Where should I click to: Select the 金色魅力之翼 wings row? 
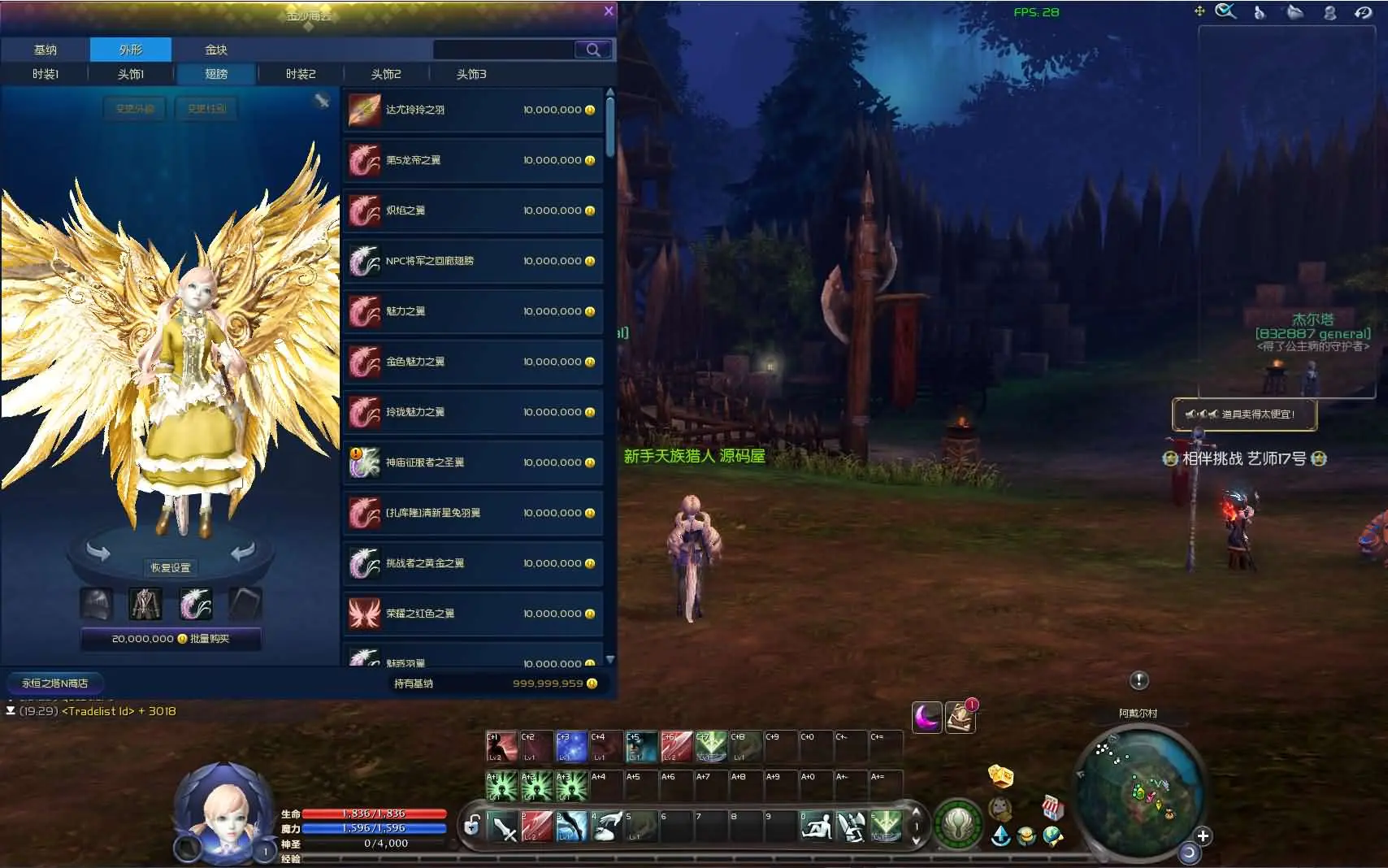(473, 362)
